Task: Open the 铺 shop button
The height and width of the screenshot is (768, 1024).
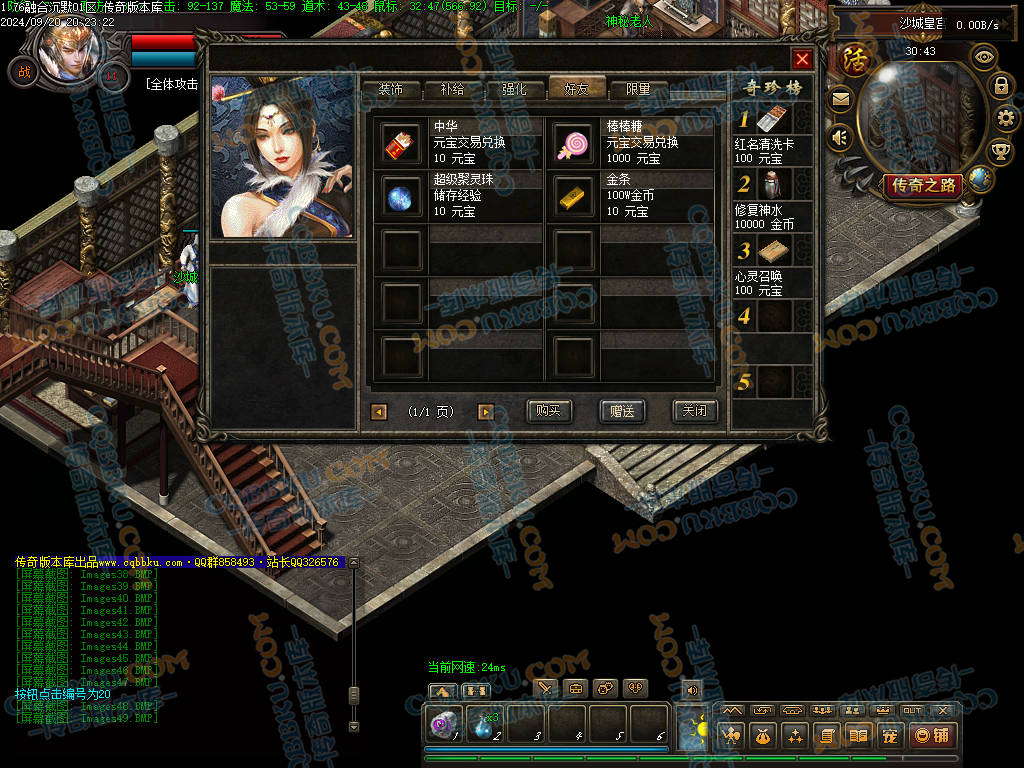Action: pyautogui.click(x=932, y=736)
